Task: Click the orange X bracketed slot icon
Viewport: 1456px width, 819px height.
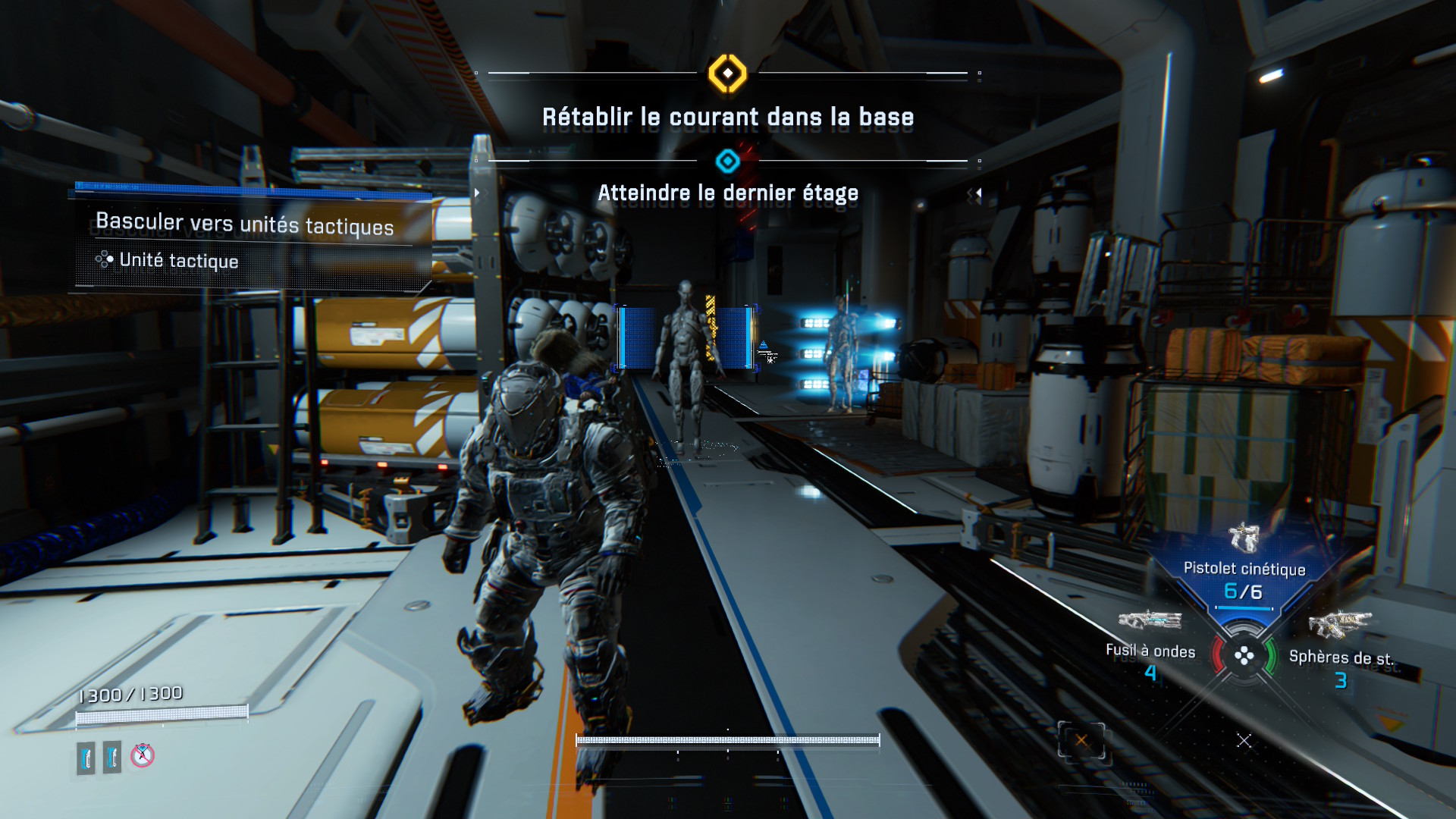Action: coord(1081,741)
